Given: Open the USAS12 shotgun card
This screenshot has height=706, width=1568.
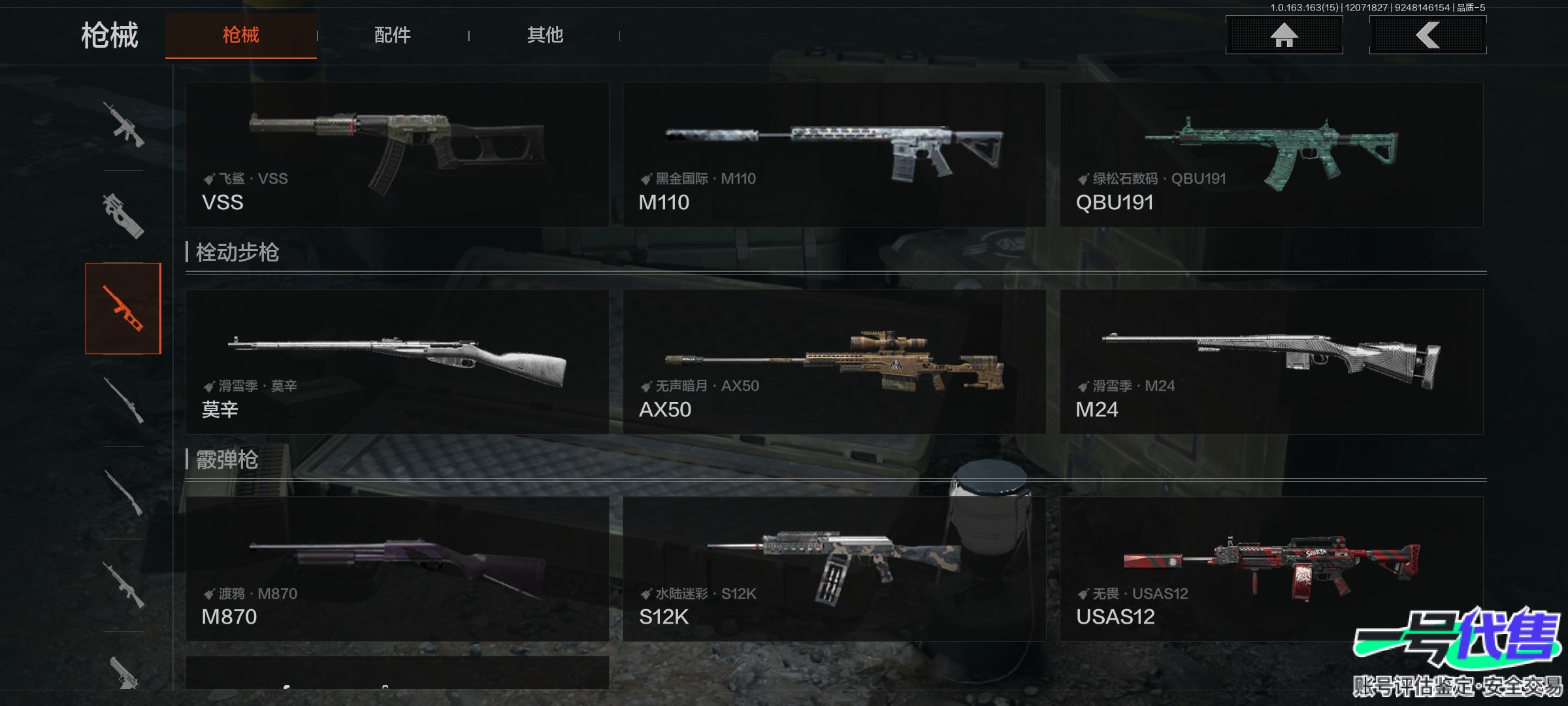Looking at the screenshot, I should tap(1271, 569).
